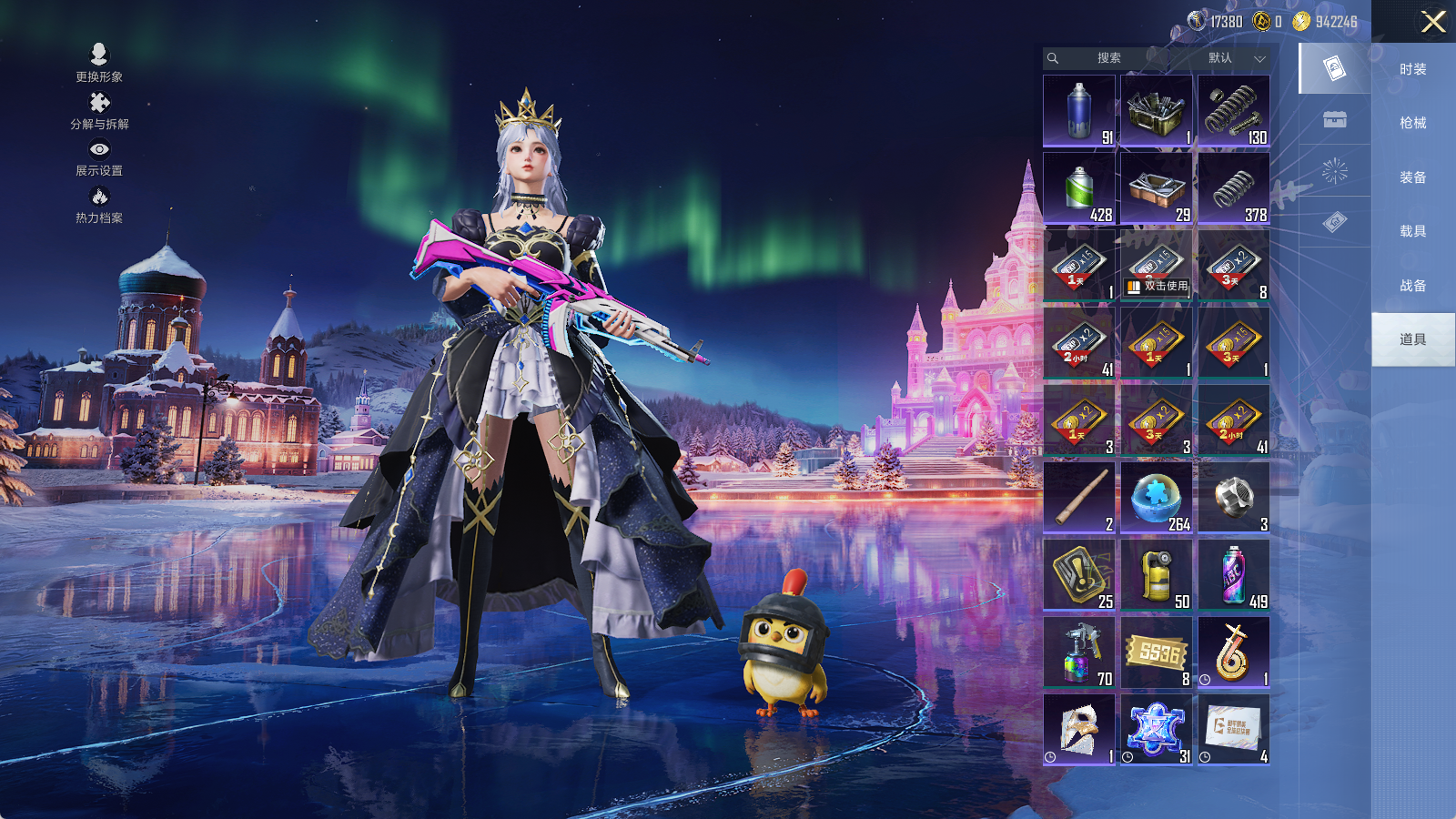Open 展示设置 eye icon
The width and height of the screenshot is (1456, 819).
(99, 157)
